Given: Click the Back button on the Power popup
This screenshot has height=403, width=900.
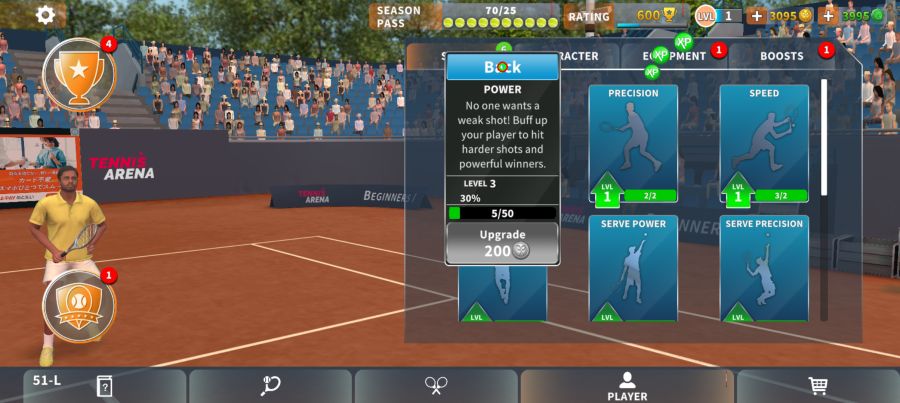Looking at the screenshot, I should 502,67.
